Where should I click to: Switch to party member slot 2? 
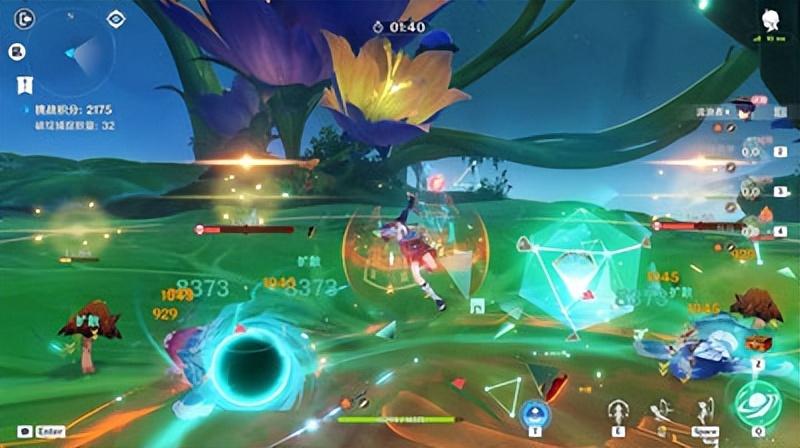point(752,153)
